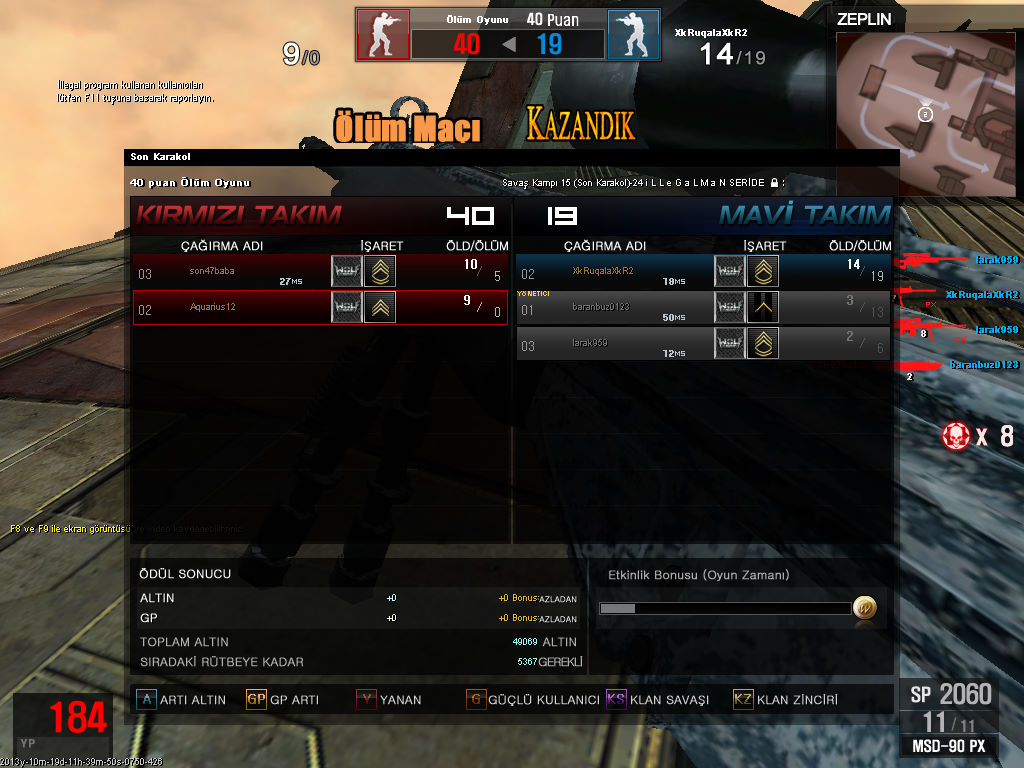Click son47baba's clan emblem icon

tap(347, 272)
